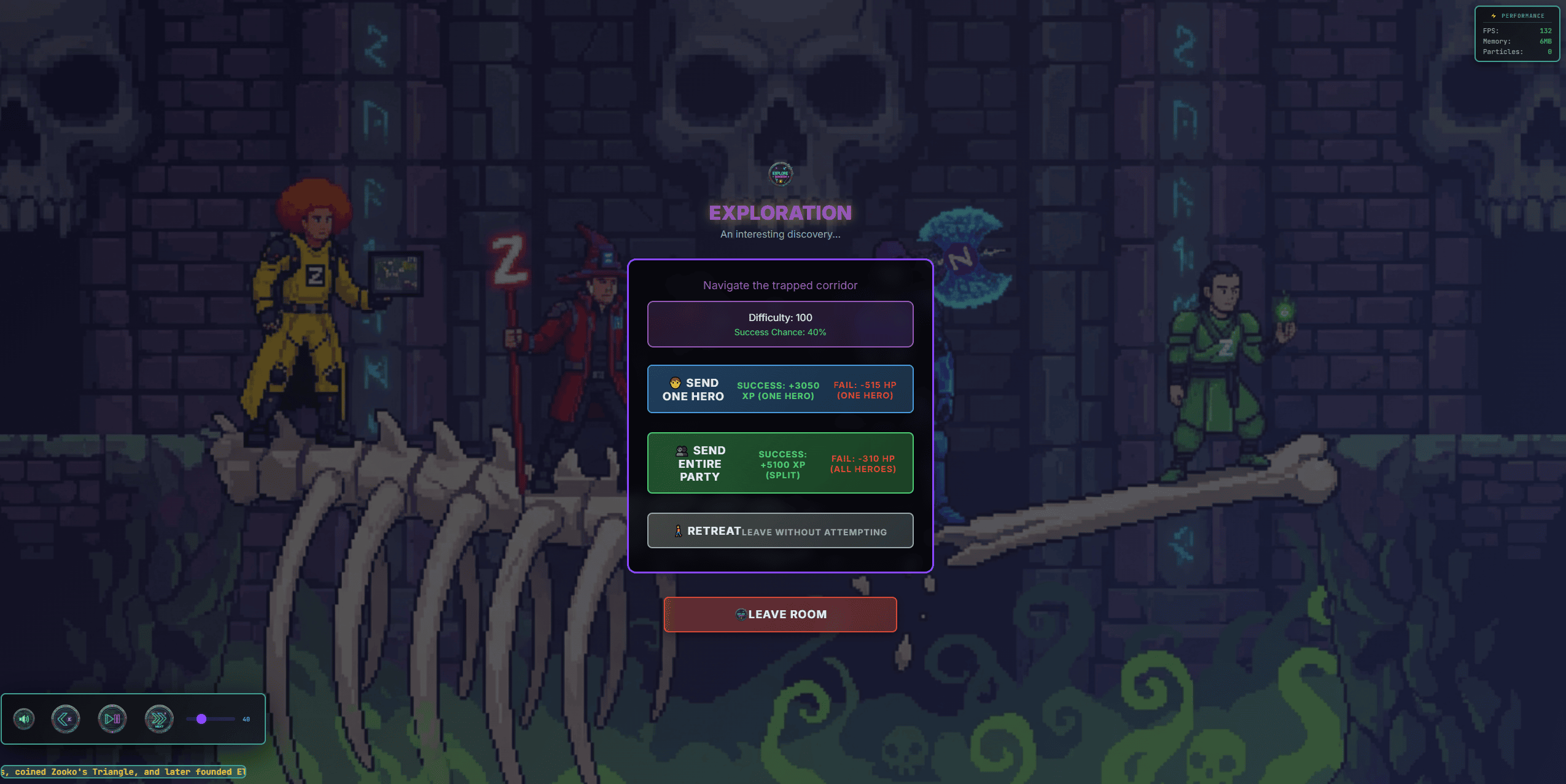The width and height of the screenshot is (1566, 784).
Task: Click the Leave Room button
Action: click(780, 614)
